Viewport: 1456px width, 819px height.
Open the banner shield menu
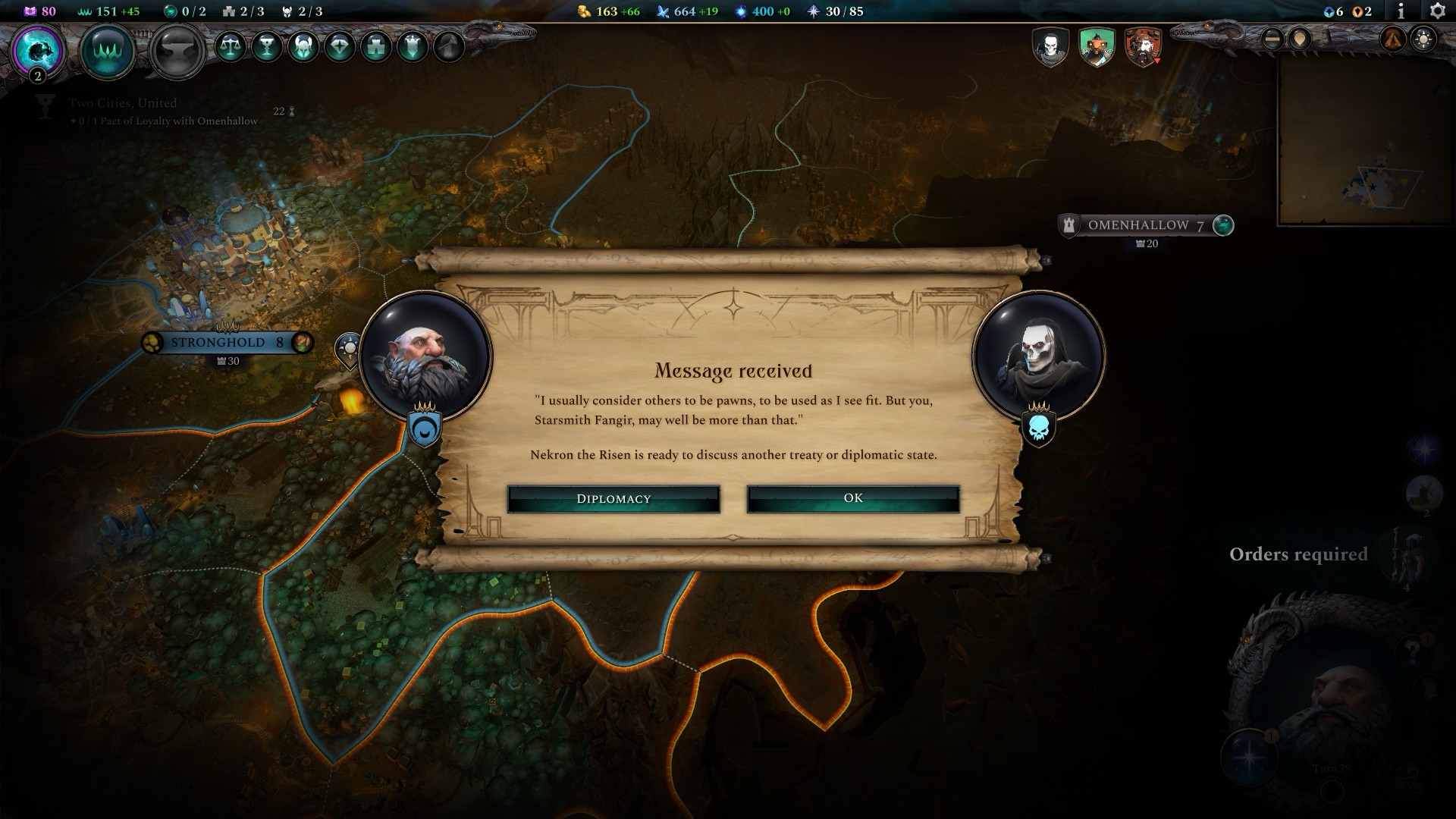coord(412,47)
